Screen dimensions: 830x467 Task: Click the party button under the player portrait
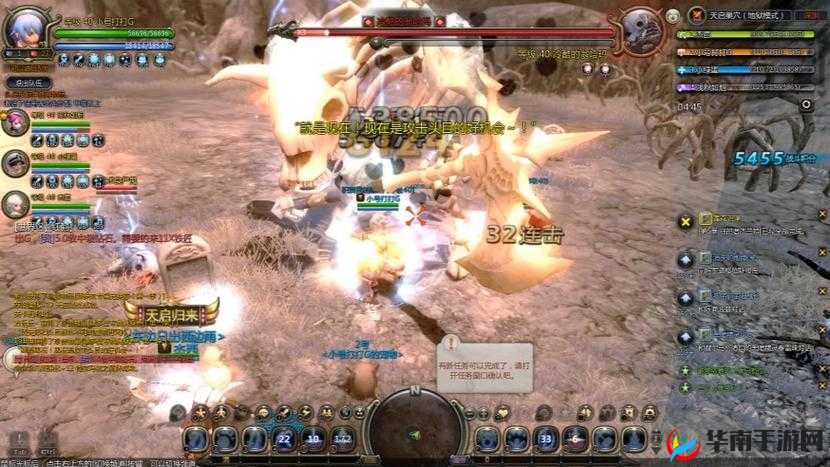click(x=27, y=83)
